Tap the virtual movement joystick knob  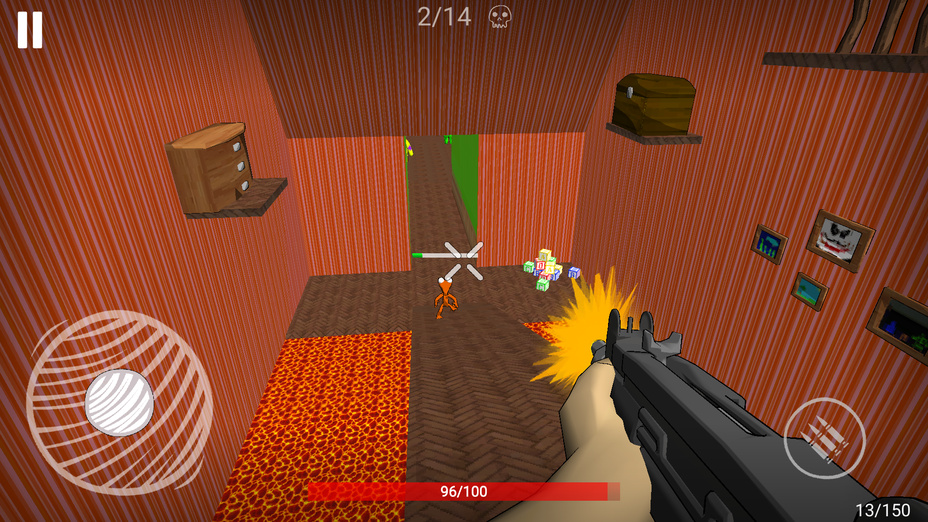(119, 402)
